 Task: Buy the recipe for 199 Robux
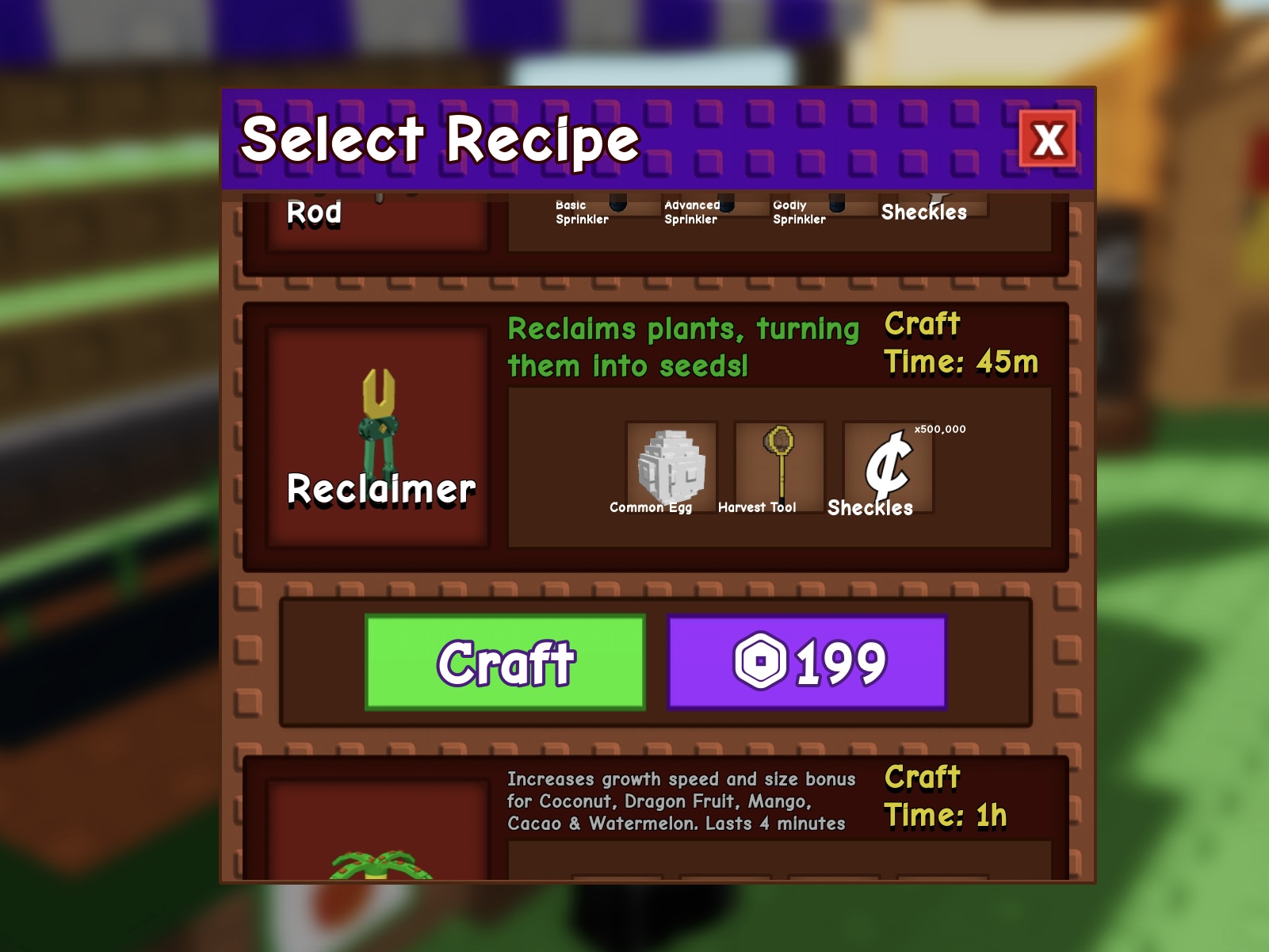point(808,663)
